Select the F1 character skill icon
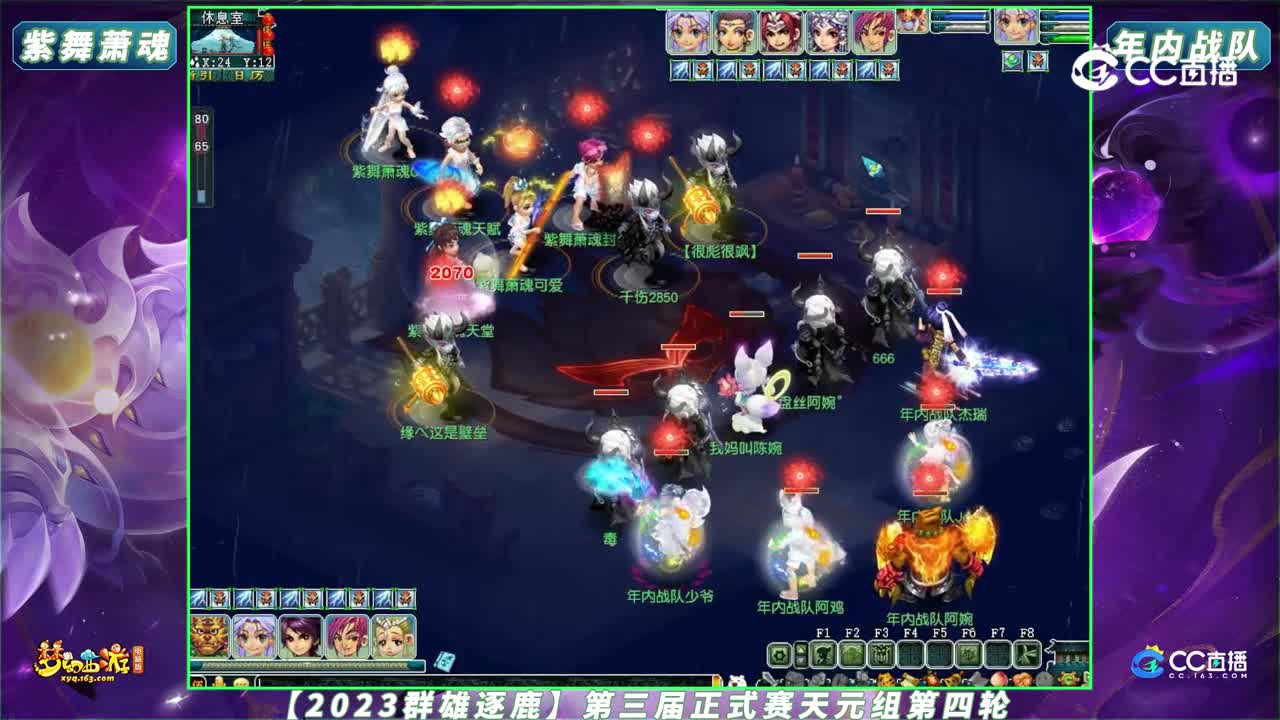The image size is (1280, 720). click(x=825, y=654)
